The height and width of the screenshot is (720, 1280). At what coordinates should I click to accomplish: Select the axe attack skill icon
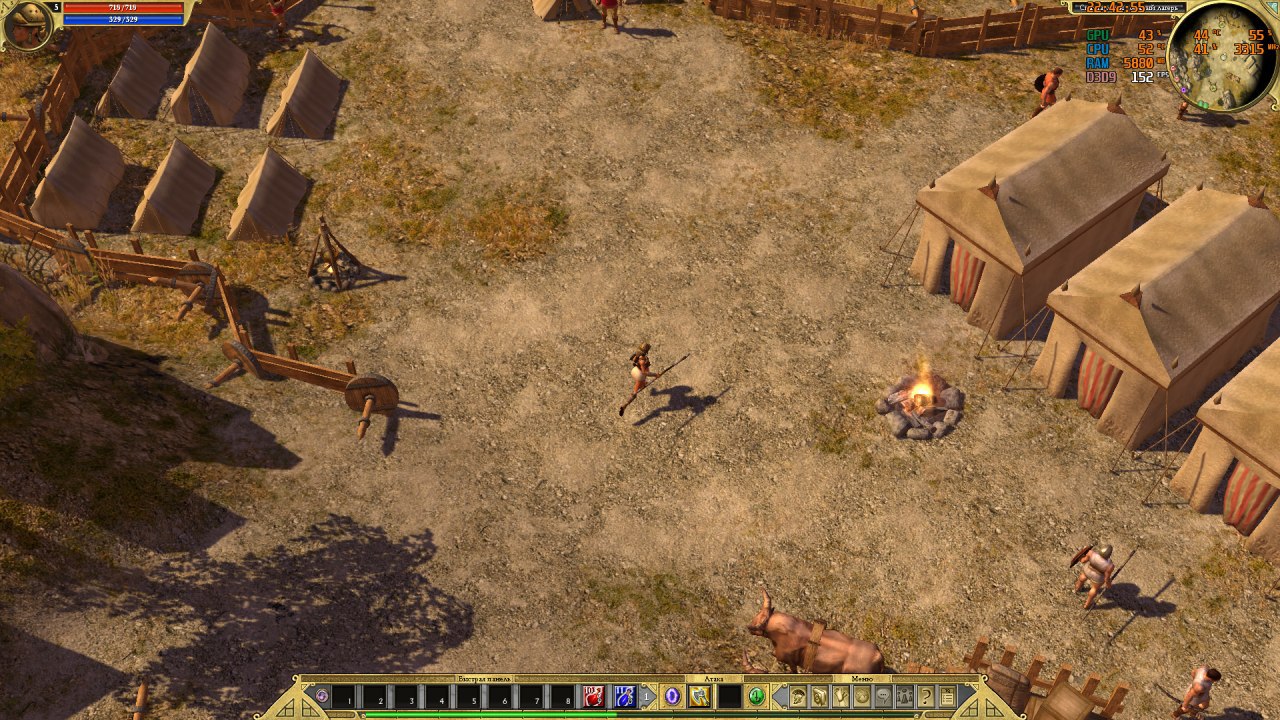click(699, 696)
